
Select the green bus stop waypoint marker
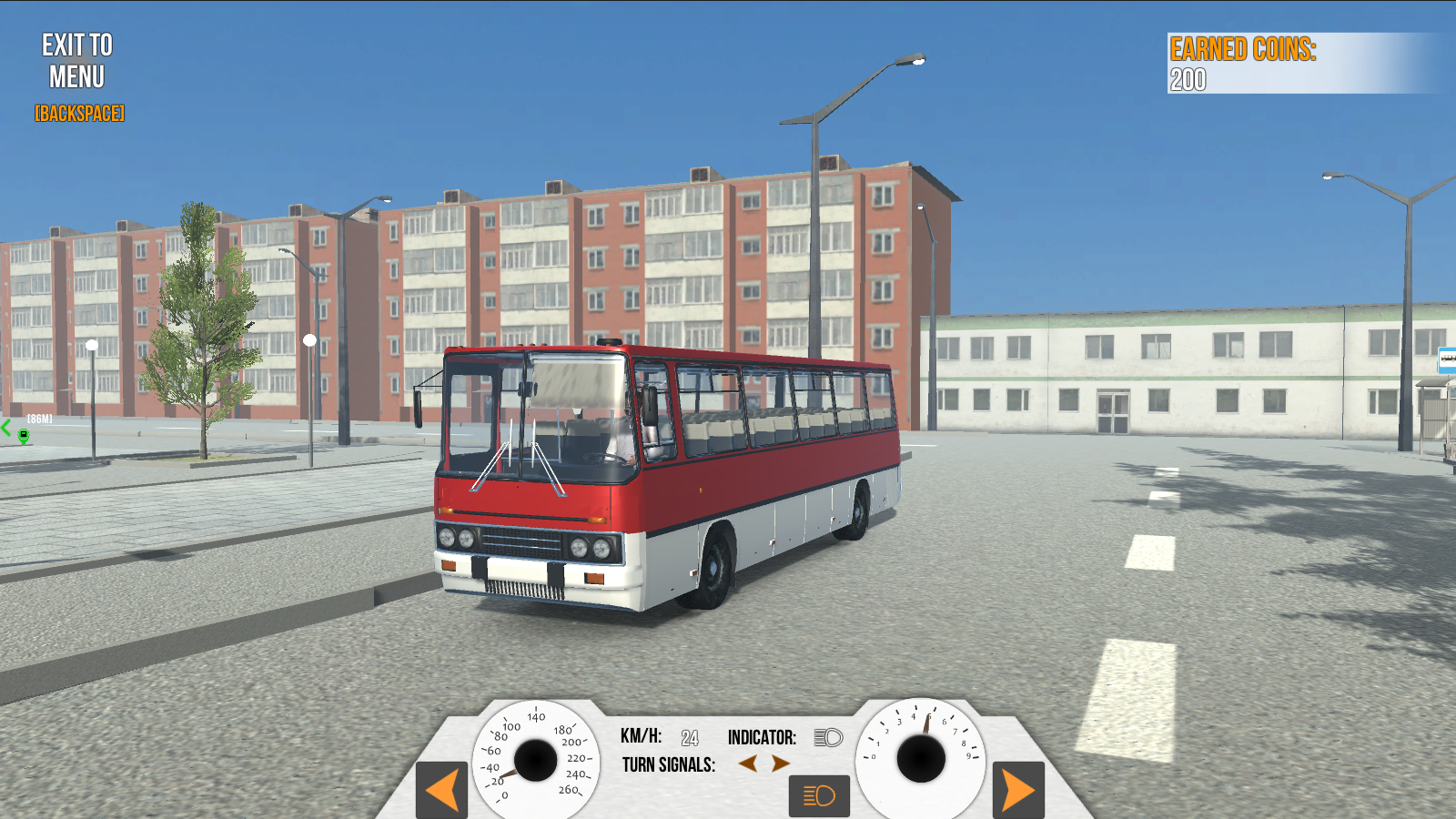pos(25,434)
